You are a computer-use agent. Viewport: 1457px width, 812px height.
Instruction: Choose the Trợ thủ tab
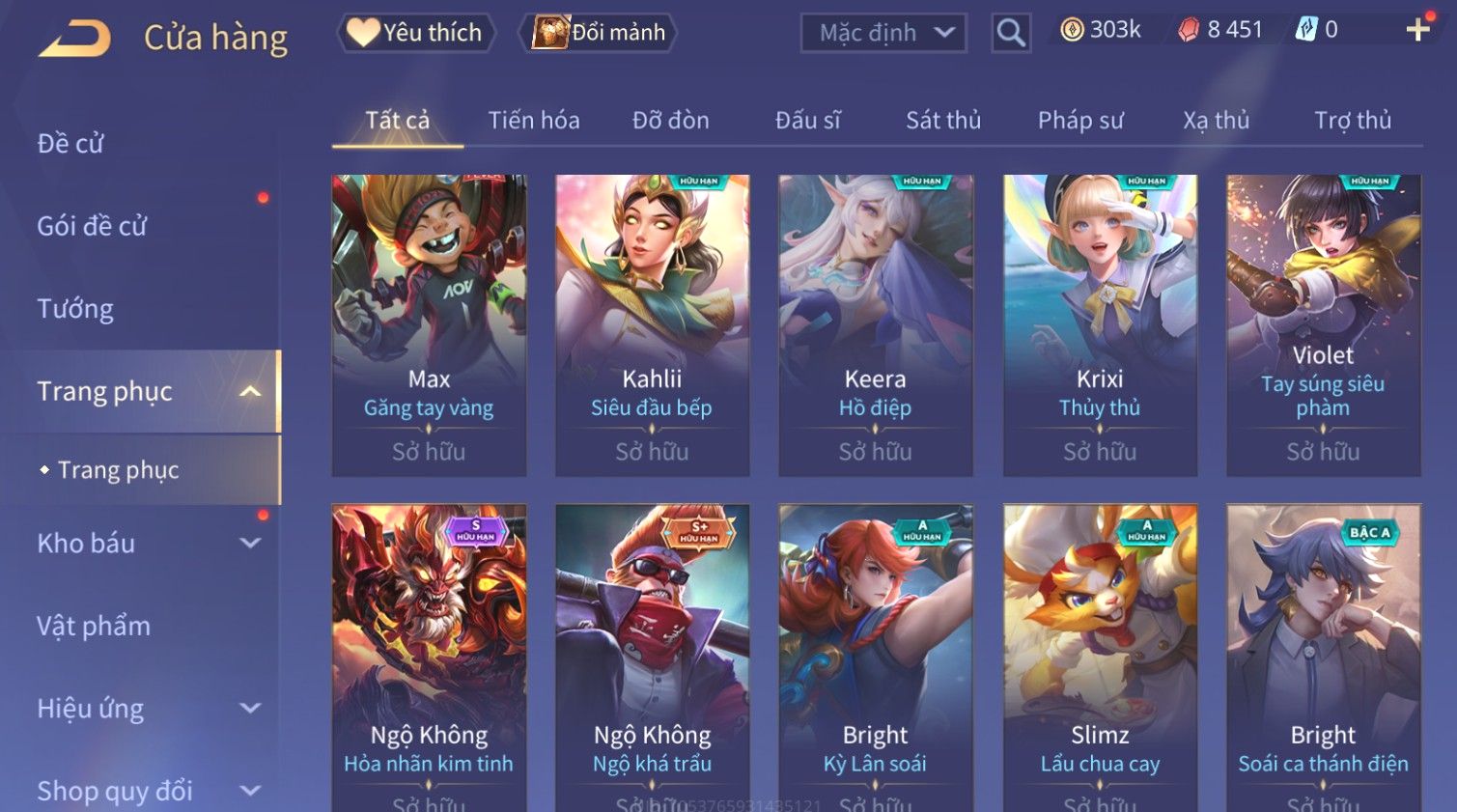click(x=1352, y=121)
